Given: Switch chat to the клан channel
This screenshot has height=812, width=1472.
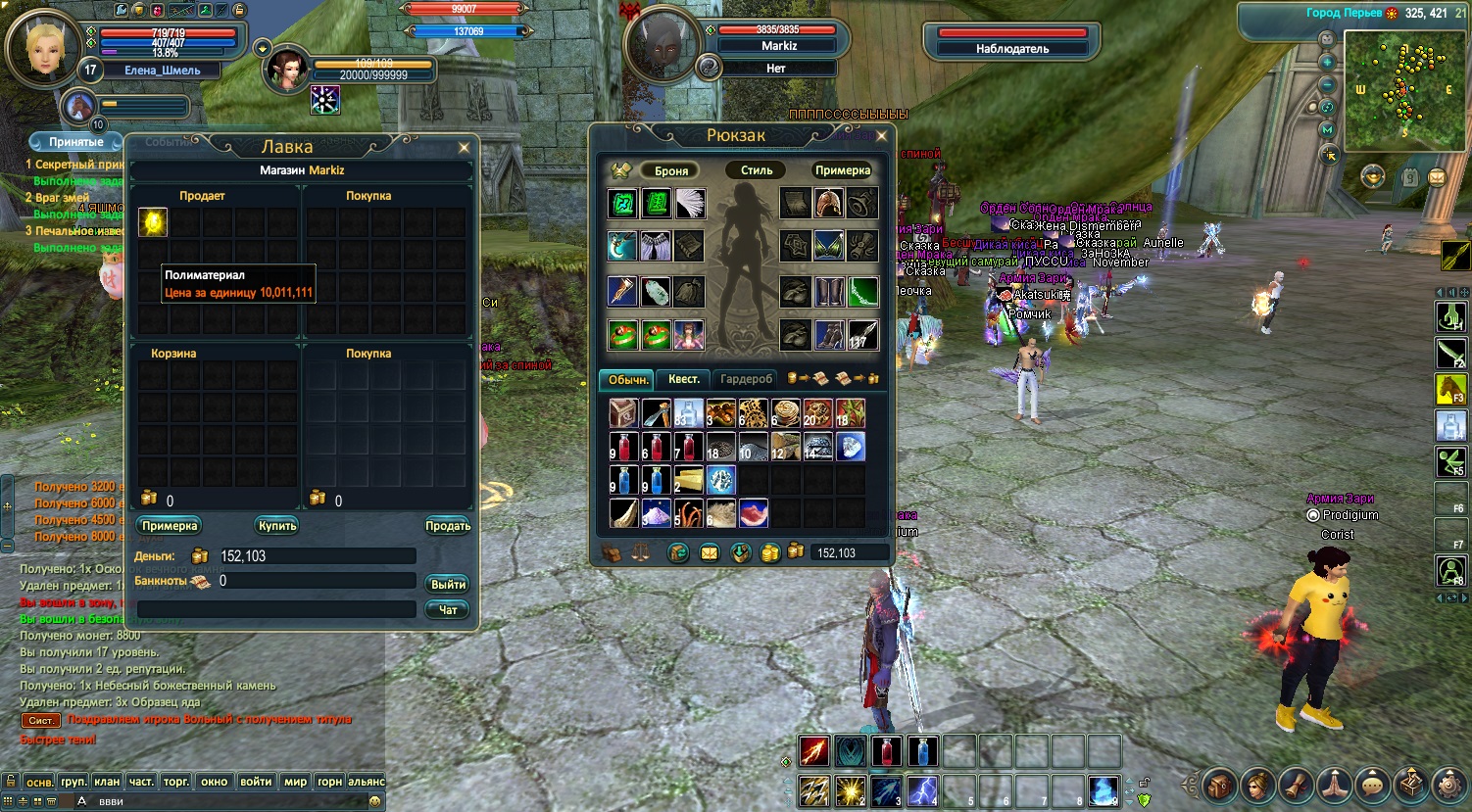Looking at the screenshot, I should click(107, 782).
